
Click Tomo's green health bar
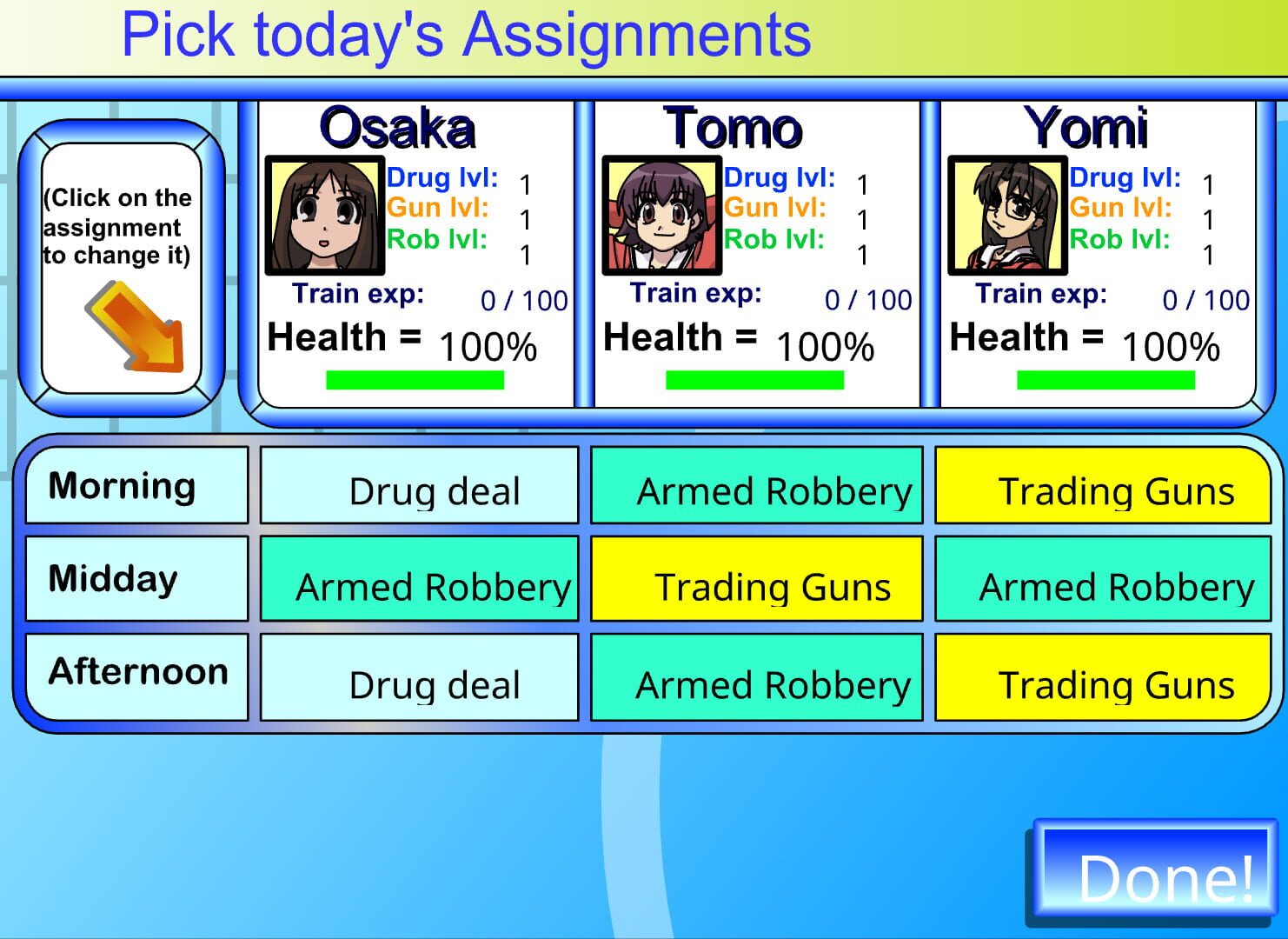[754, 377]
